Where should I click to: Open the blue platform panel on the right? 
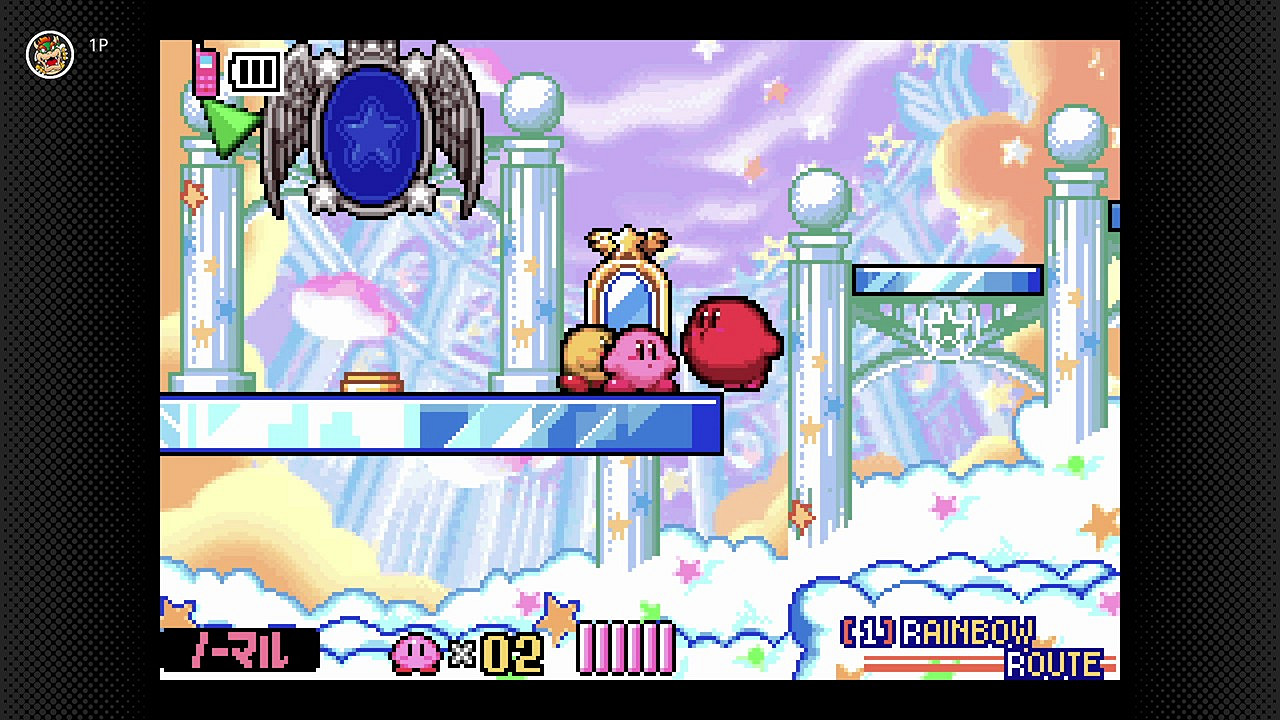947,281
